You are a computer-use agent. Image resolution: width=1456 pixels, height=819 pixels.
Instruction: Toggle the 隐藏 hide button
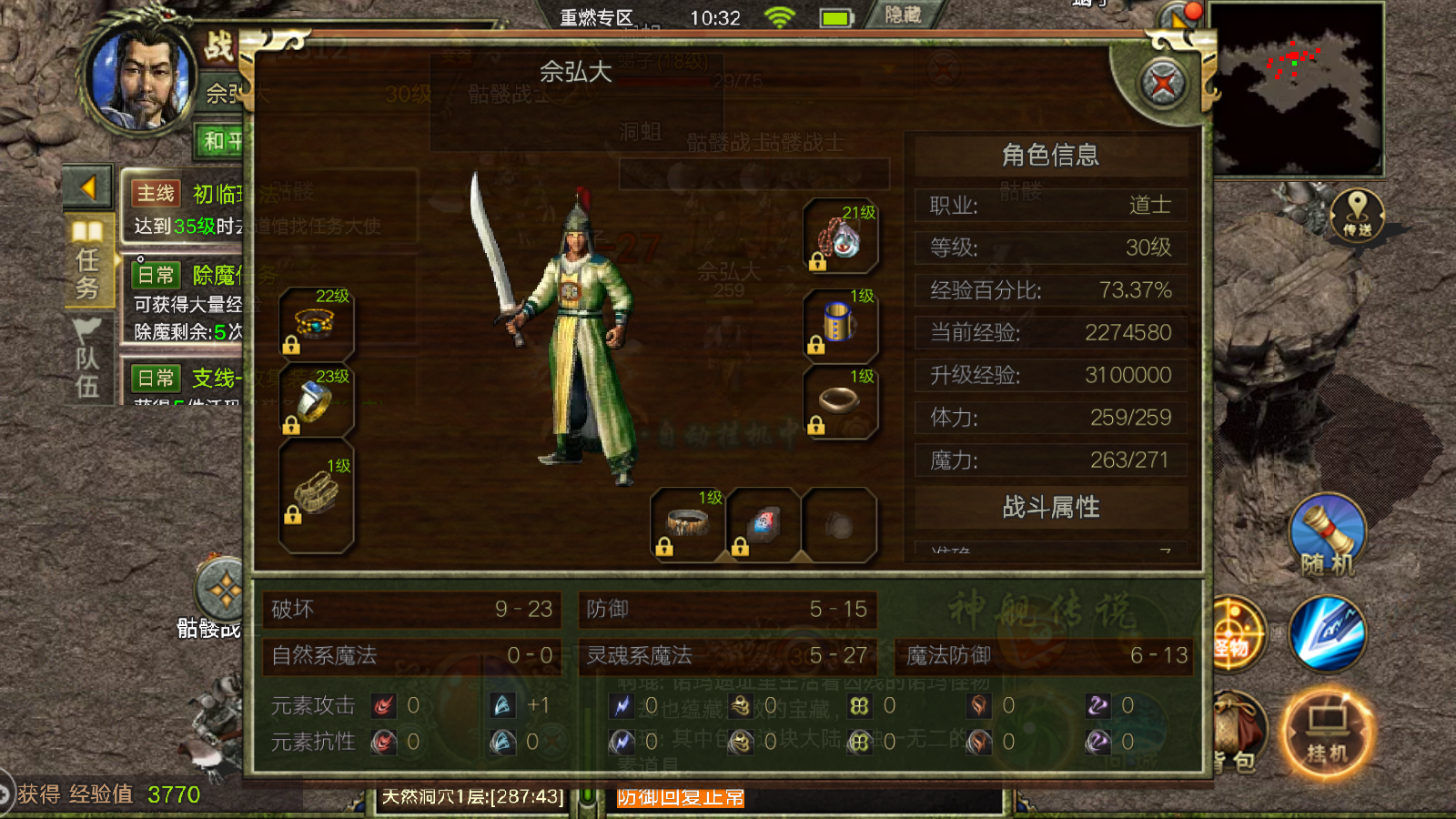coord(903,15)
